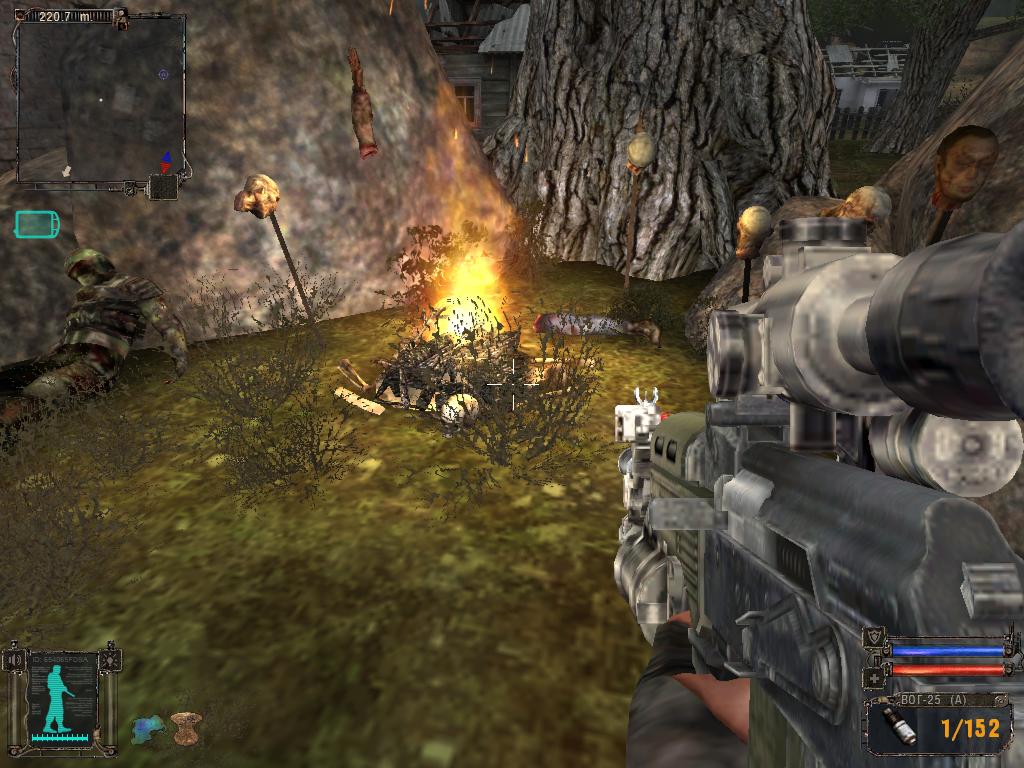Click the purple circle marker on minimap

[162, 73]
